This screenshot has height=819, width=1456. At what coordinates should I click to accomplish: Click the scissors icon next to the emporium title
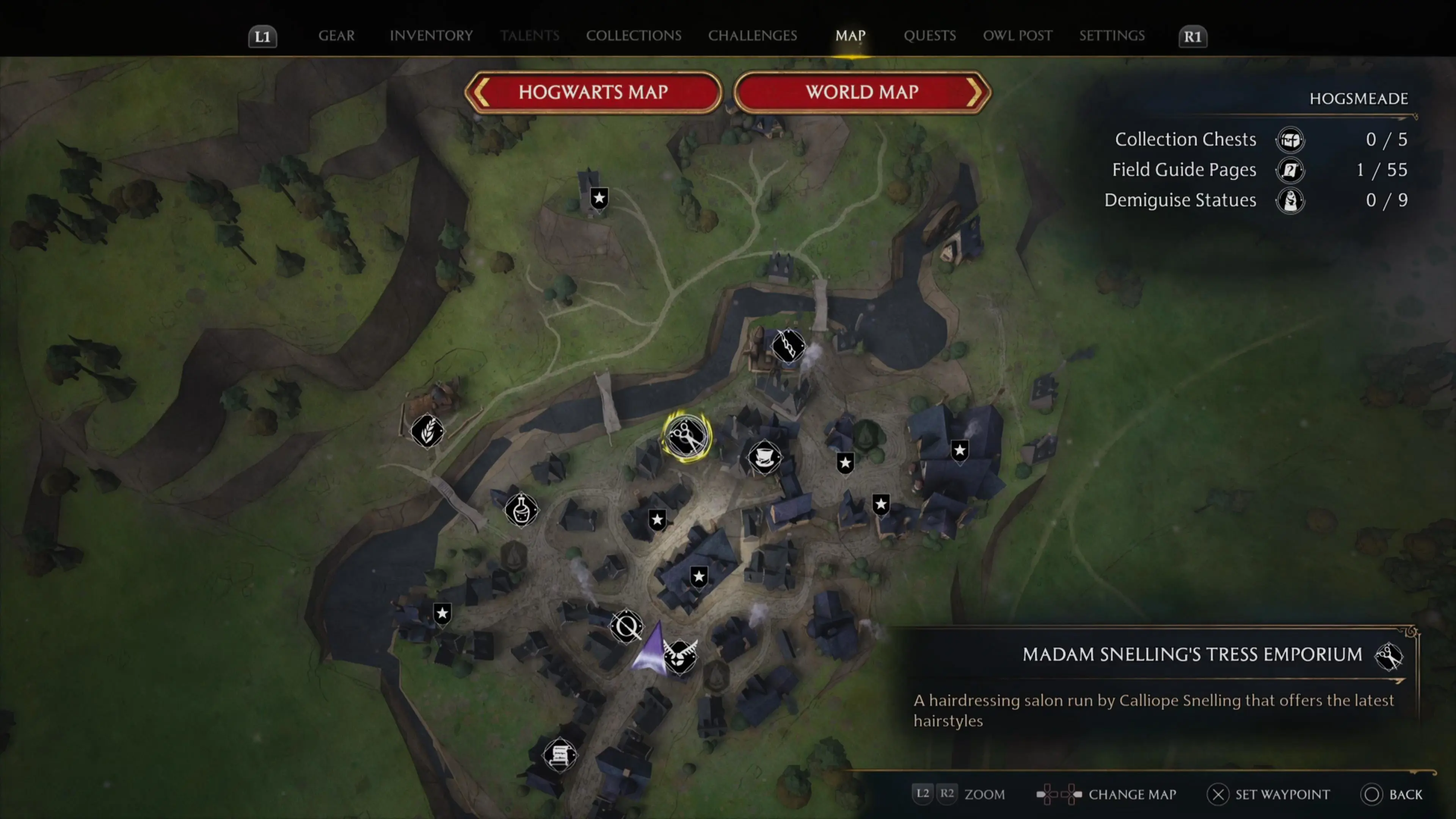[1390, 656]
